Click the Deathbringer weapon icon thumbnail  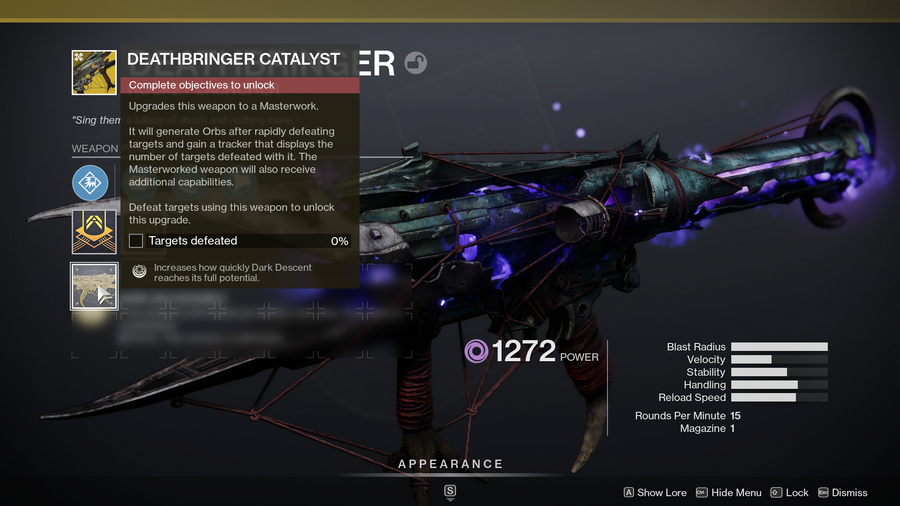point(93,71)
